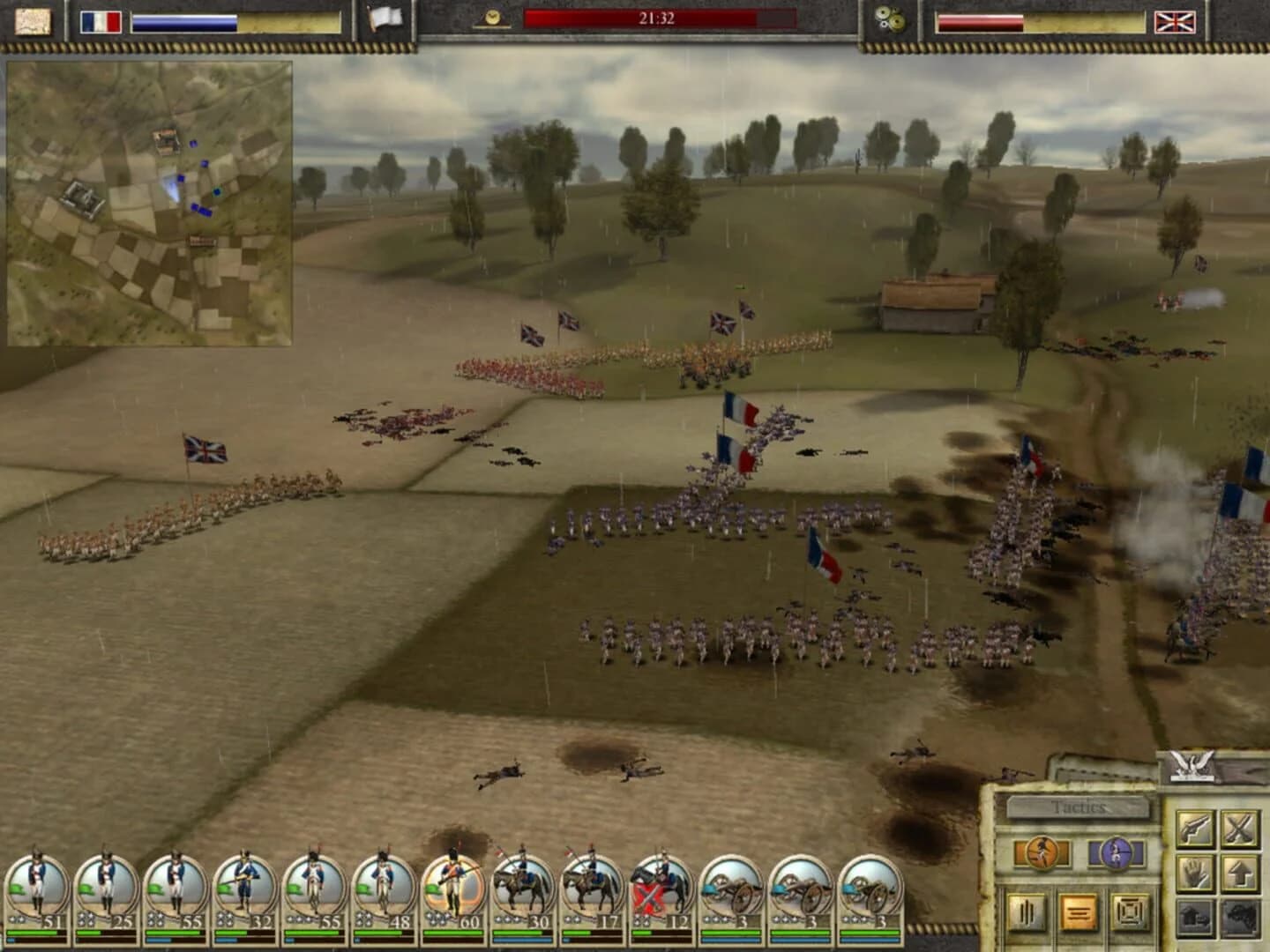
Task: Click the clock emblem beside the battle timer
Action: [492, 18]
